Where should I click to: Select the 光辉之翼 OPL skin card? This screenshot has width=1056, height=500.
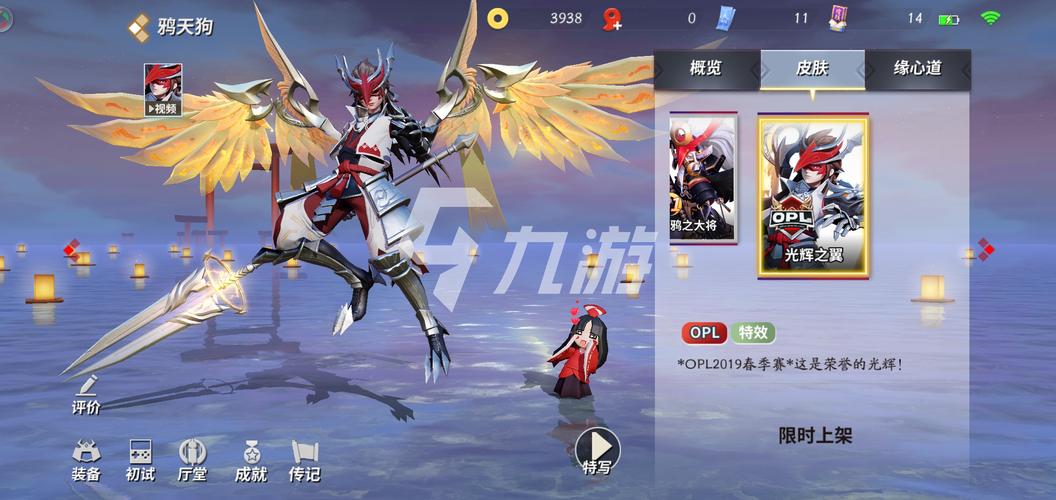tap(813, 195)
